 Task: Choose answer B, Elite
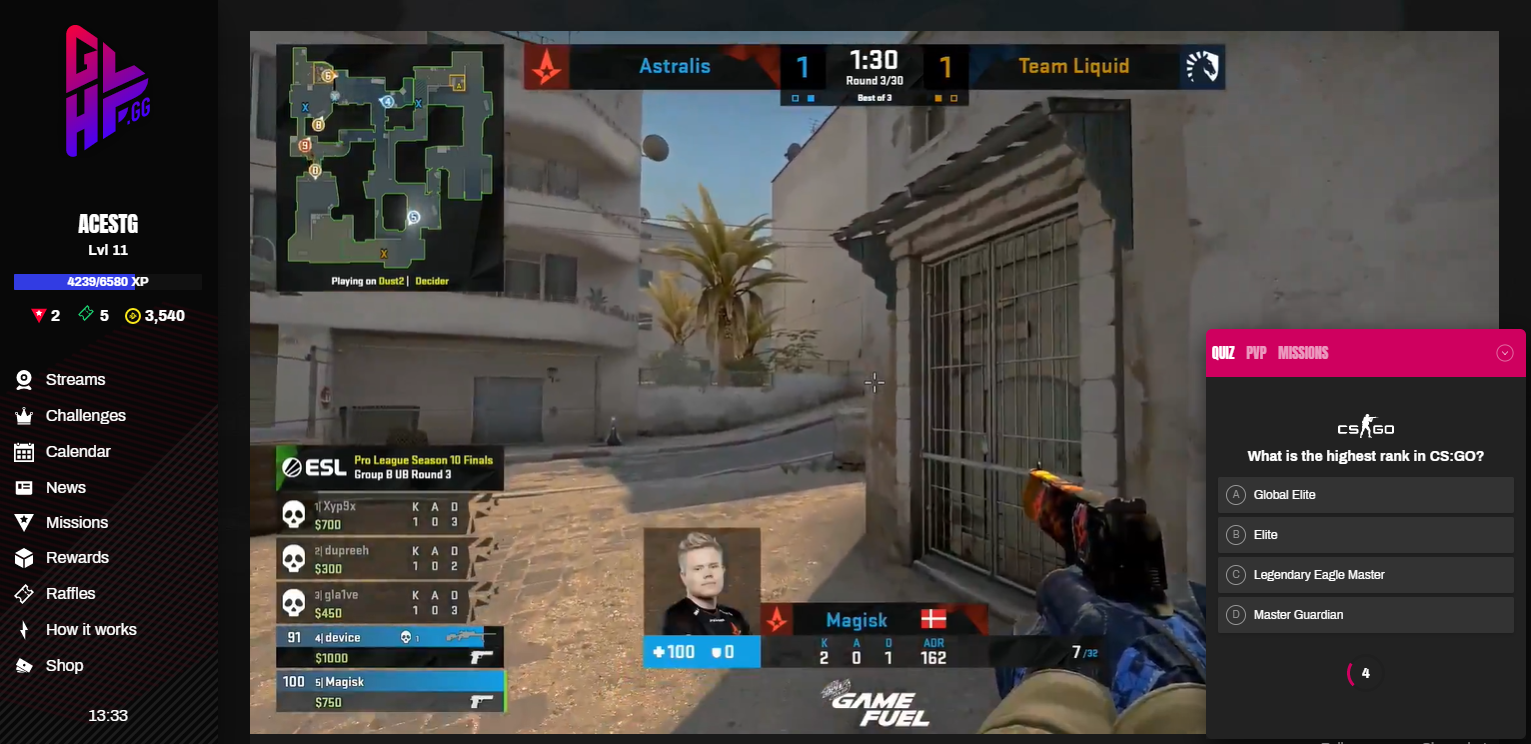1365,535
